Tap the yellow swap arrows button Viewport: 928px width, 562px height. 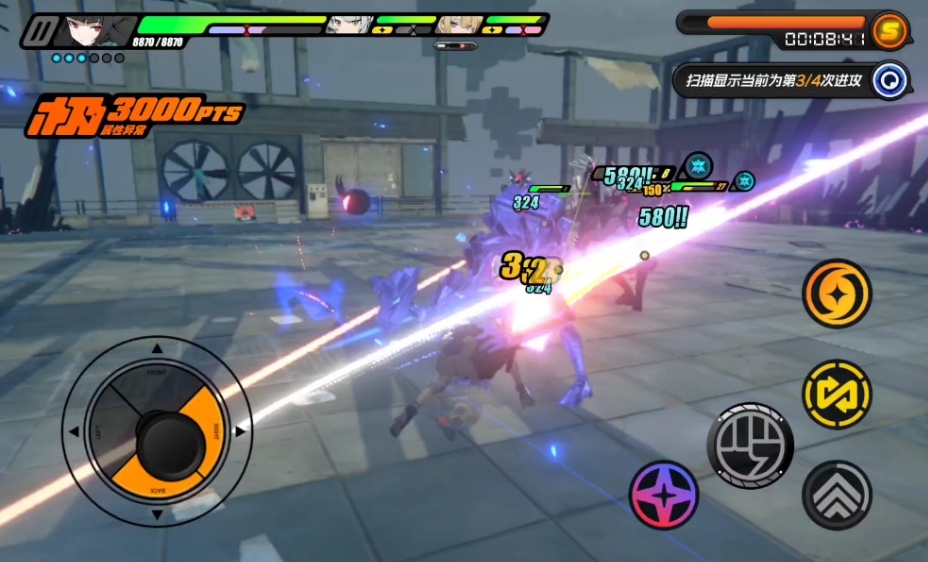coord(837,394)
